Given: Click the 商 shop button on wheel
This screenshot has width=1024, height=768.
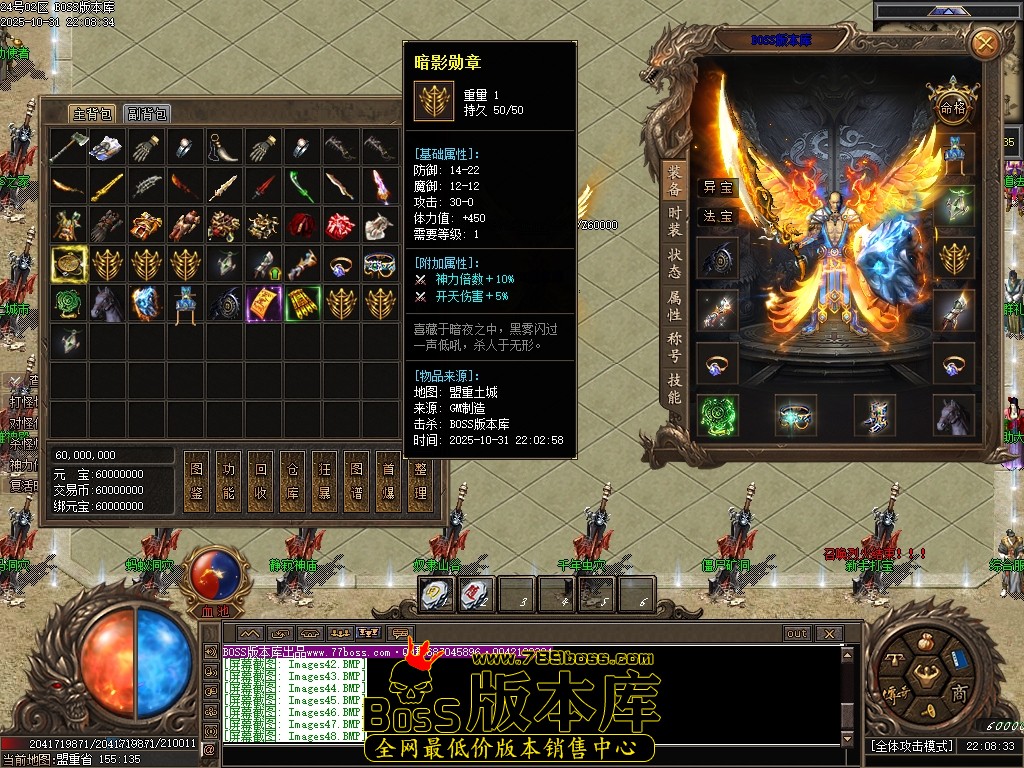Looking at the screenshot, I should pos(959,694).
